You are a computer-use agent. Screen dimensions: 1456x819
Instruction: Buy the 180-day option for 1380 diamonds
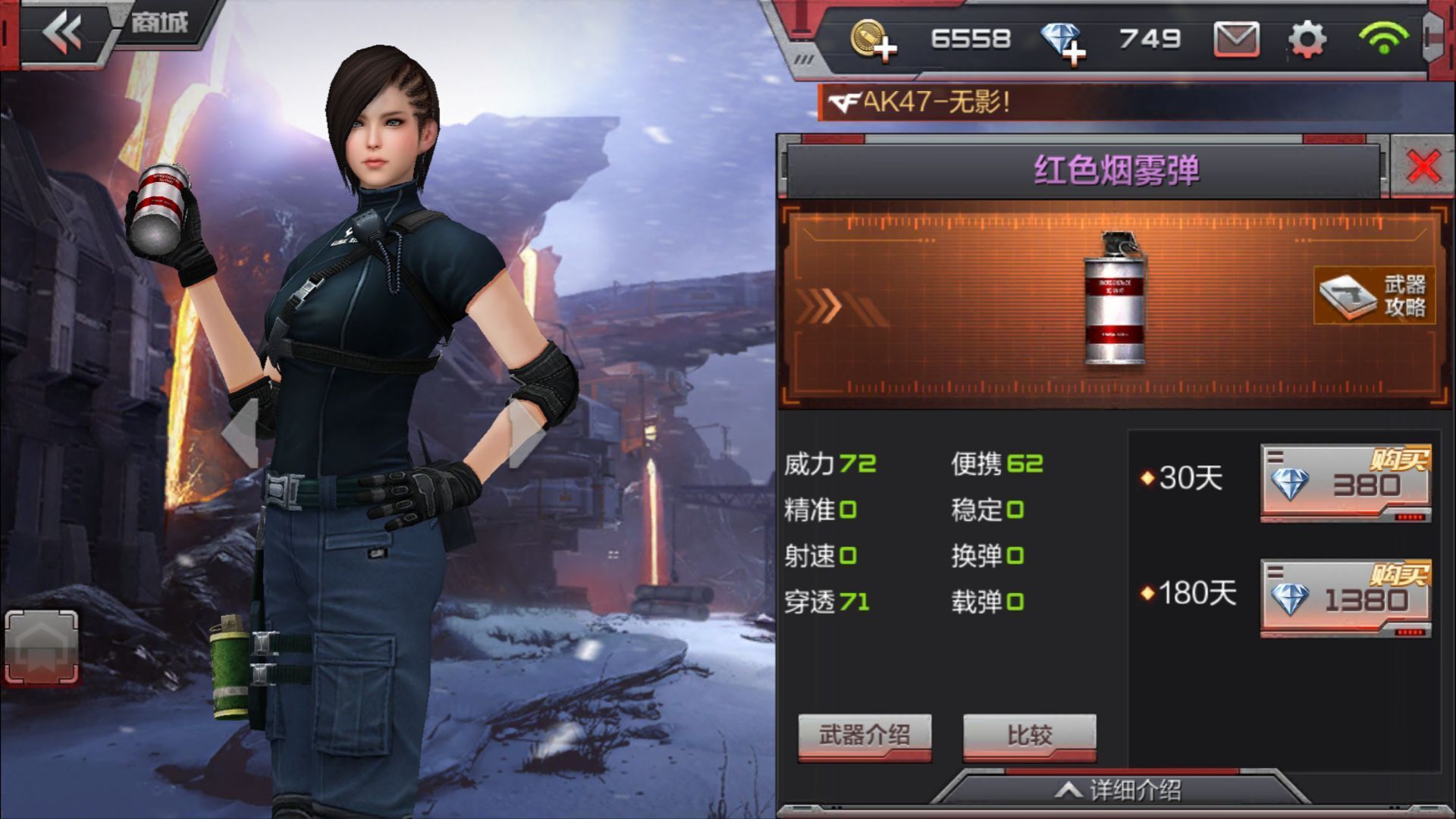1345,598
